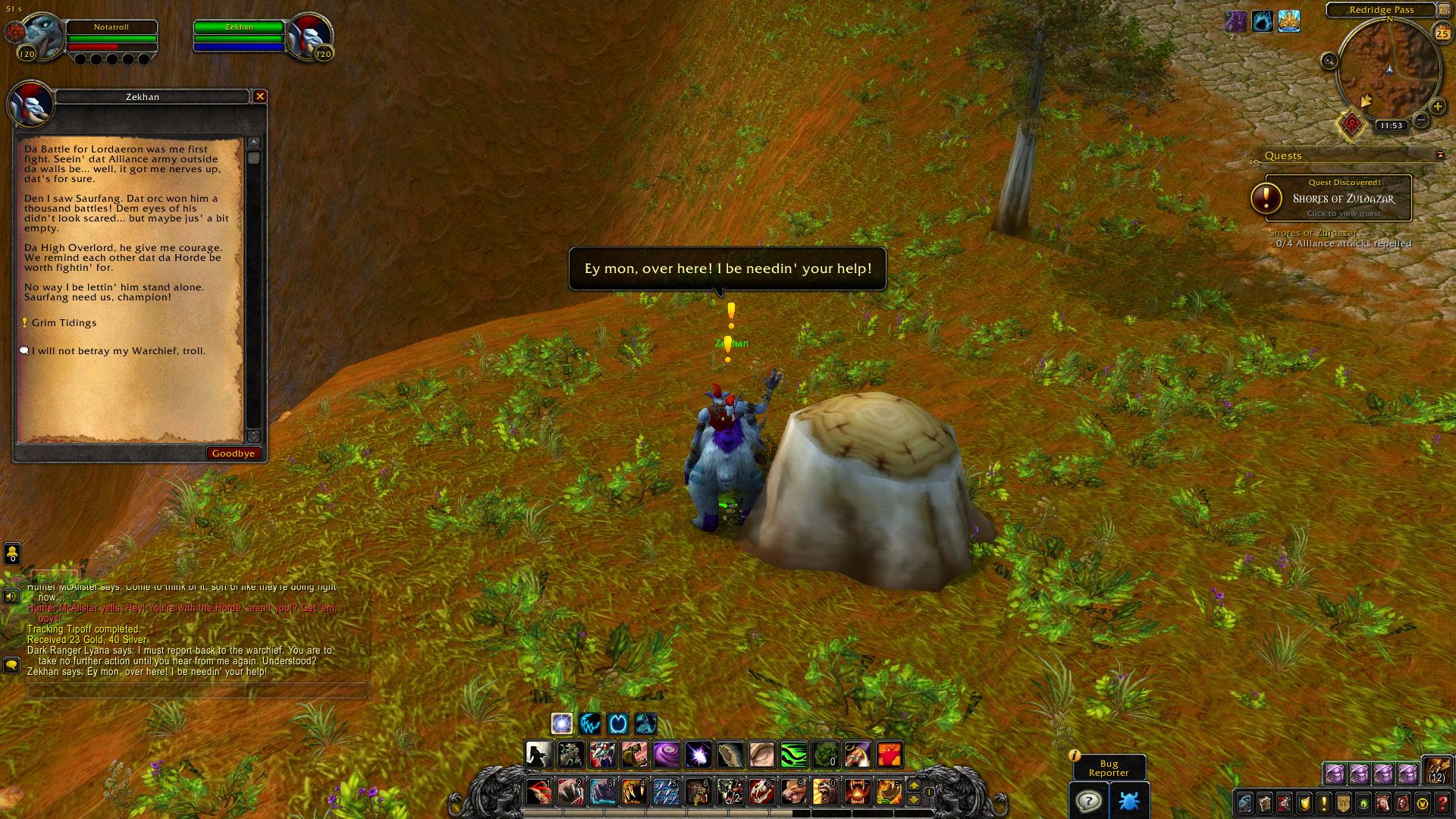Select the Grim Tidings quest option

[64, 323]
